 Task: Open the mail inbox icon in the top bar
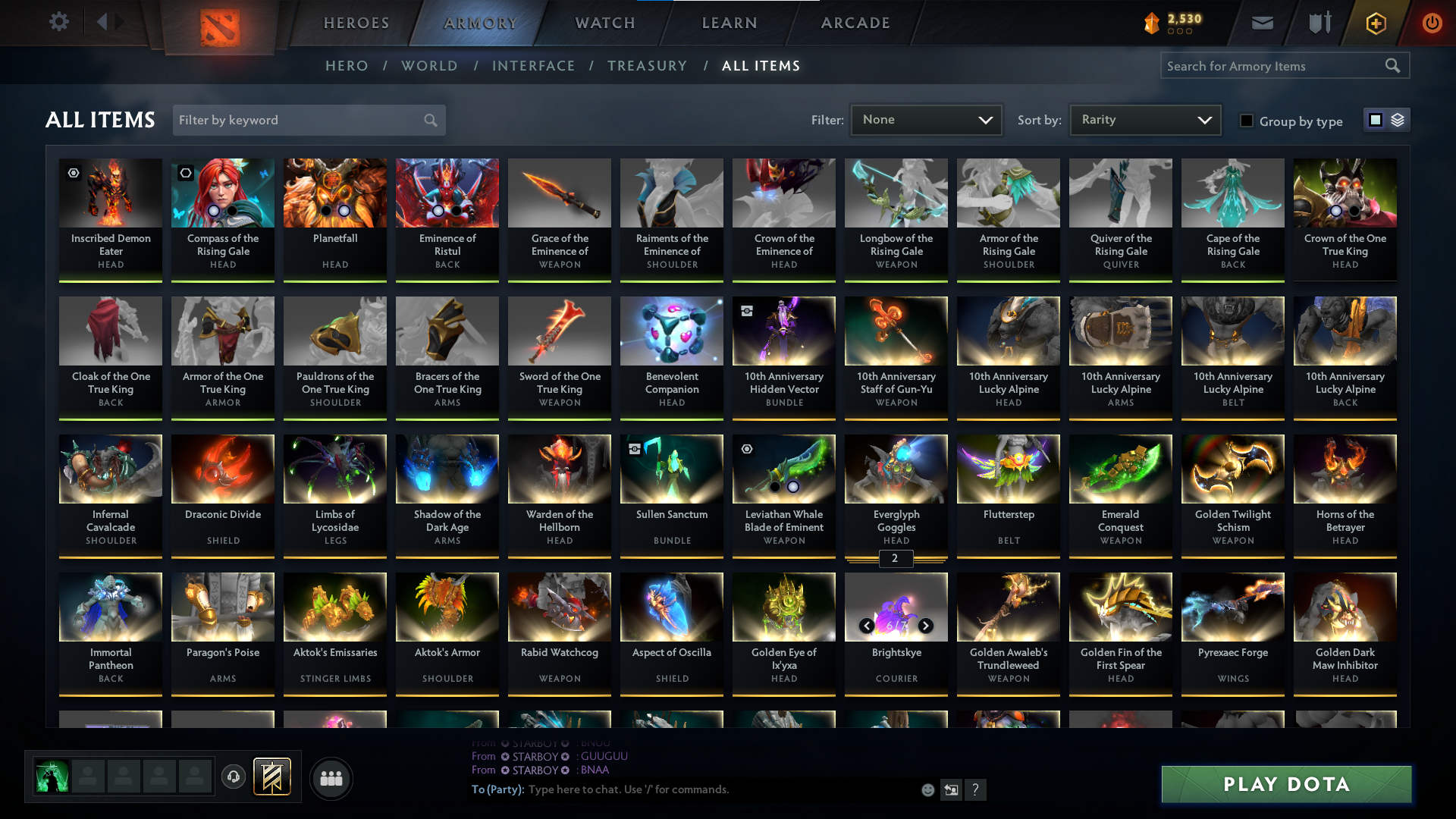click(x=1261, y=23)
